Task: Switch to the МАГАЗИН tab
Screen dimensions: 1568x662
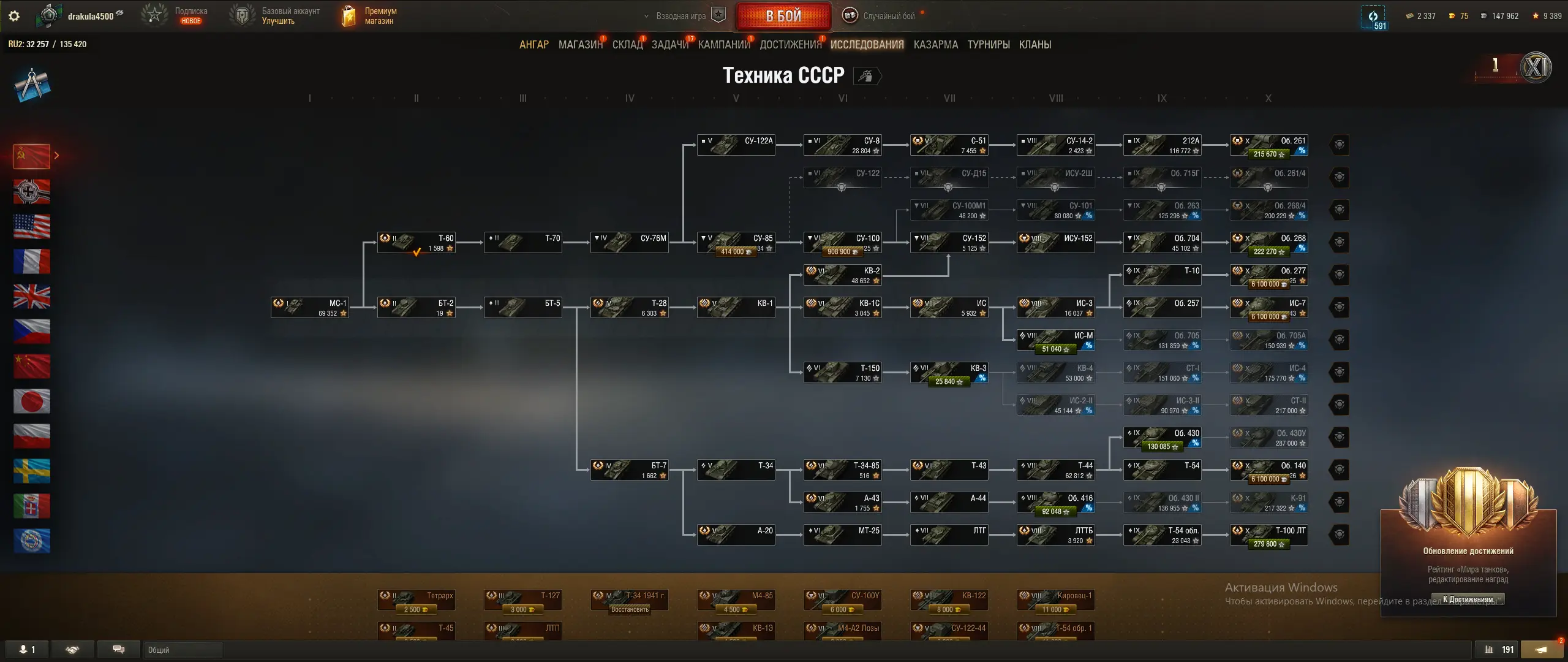Action: [580, 45]
